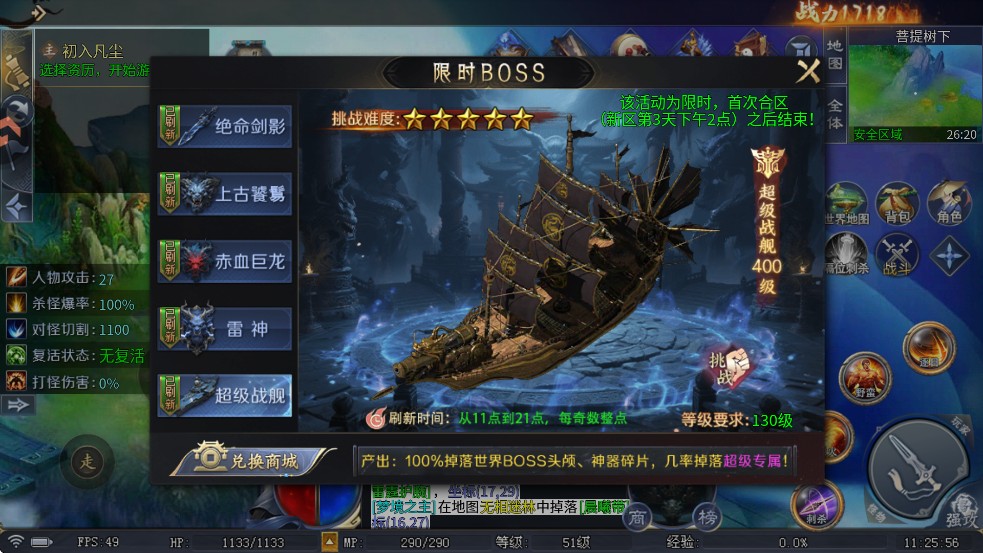Open the 超级战舰 boss entry
This screenshot has width=983, height=553.
(x=225, y=394)
